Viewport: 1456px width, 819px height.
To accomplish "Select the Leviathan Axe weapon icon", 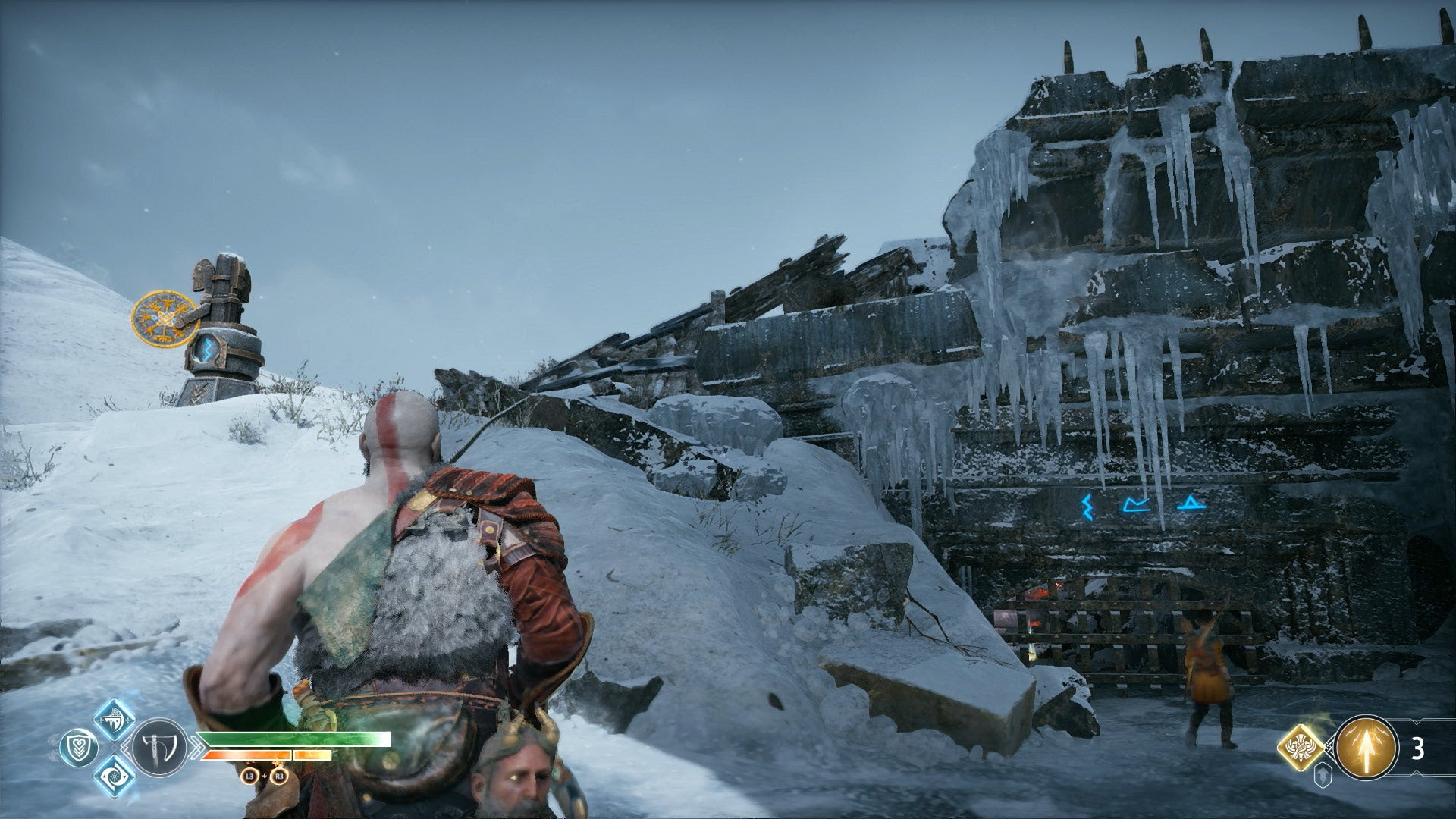I will point(158,747).
